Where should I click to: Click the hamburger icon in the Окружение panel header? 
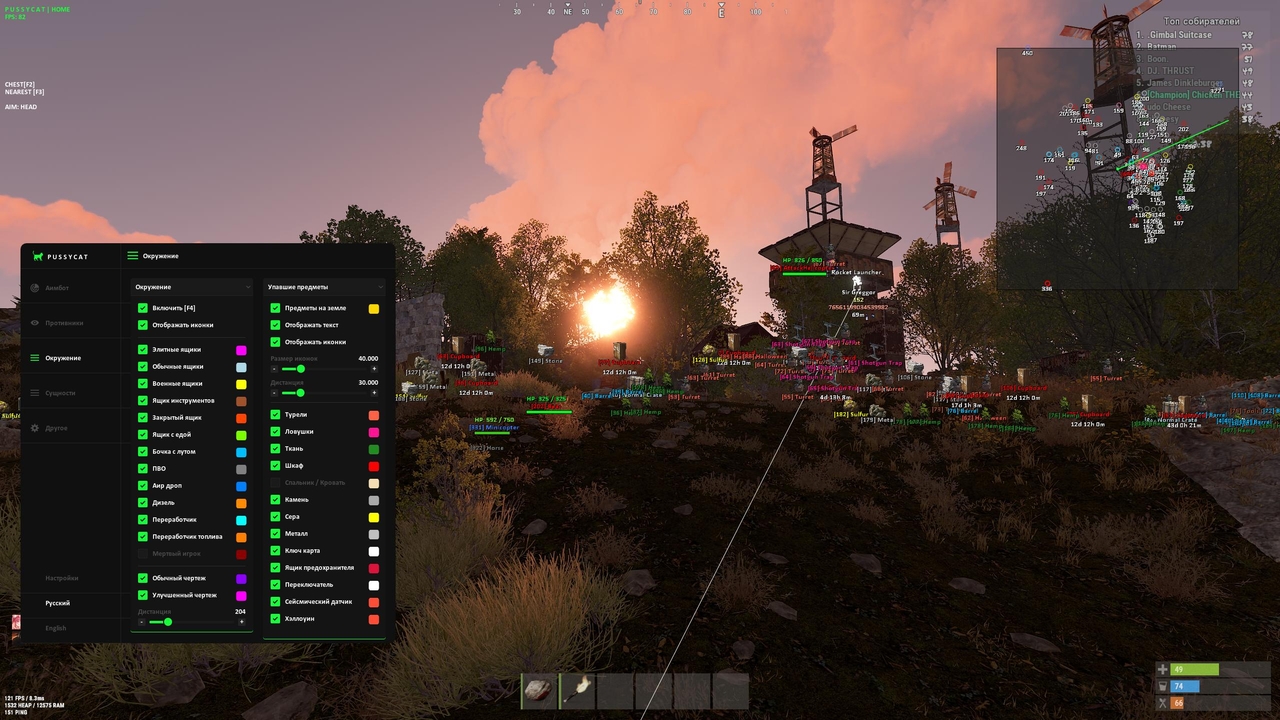pos(131,256)
